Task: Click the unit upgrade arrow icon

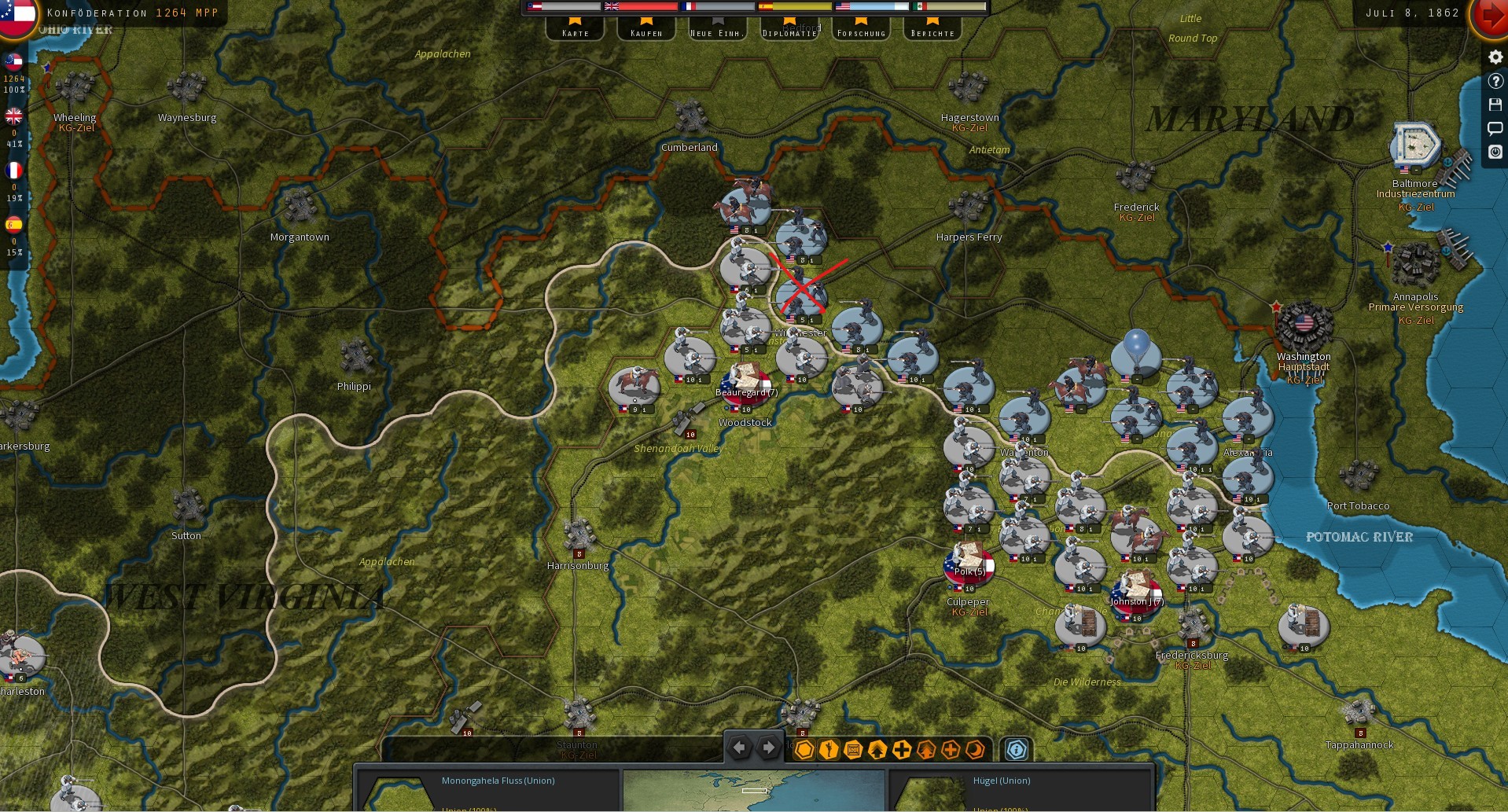Action: pos(877,750)
